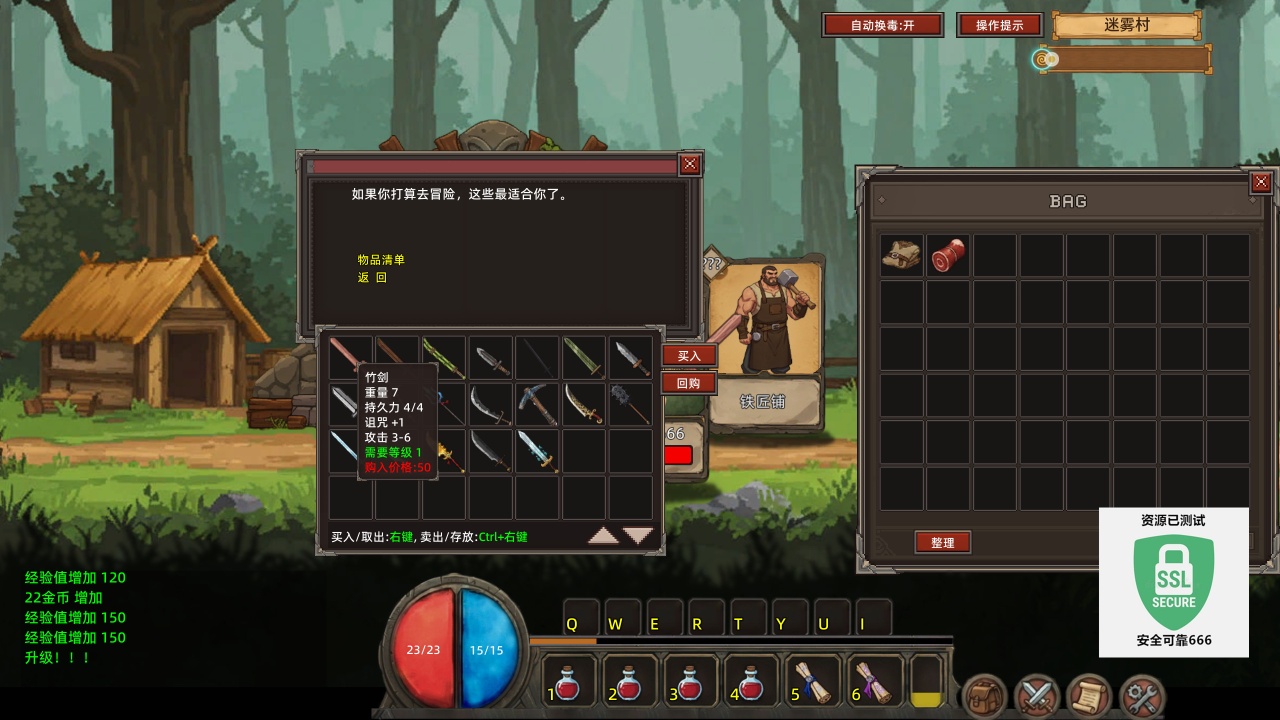Screen dimensions: 1280x720
Task: Sort the bag with 整理 button
Action: [x=942, y=542]
